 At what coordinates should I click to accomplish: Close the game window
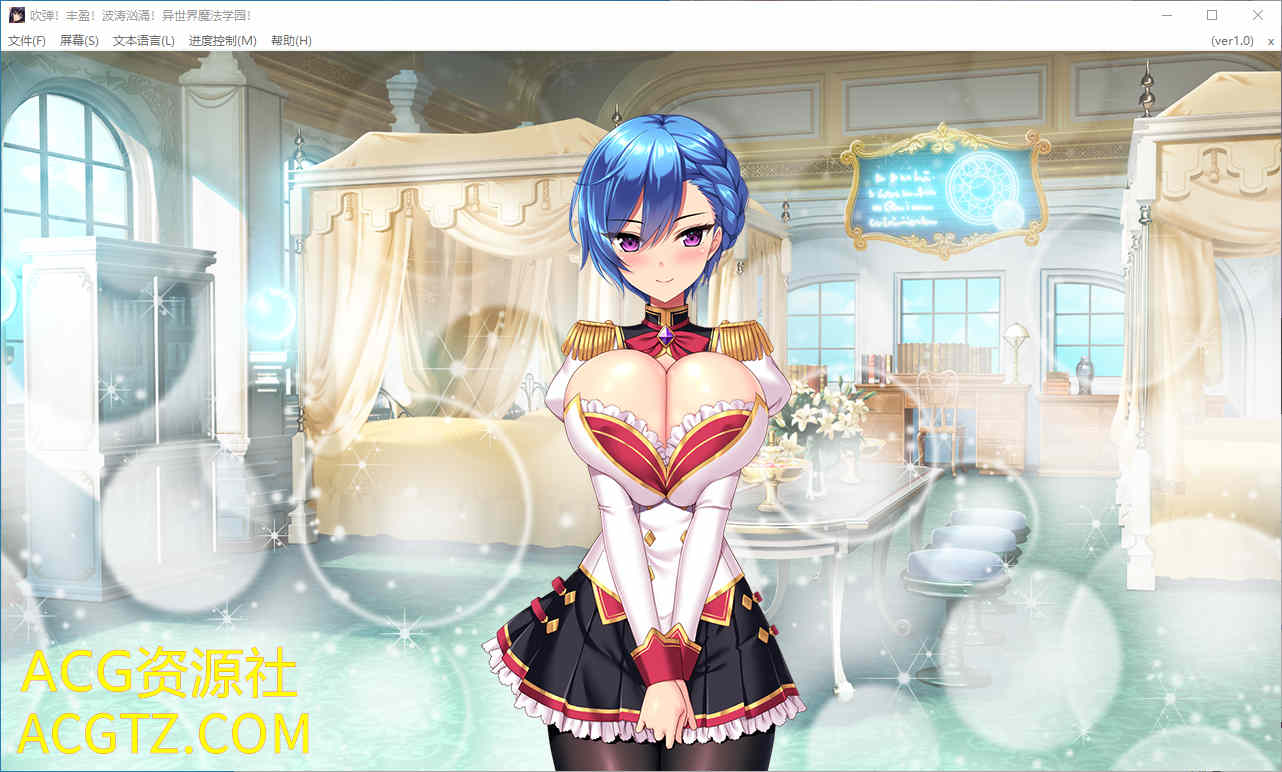point(1258,15)
